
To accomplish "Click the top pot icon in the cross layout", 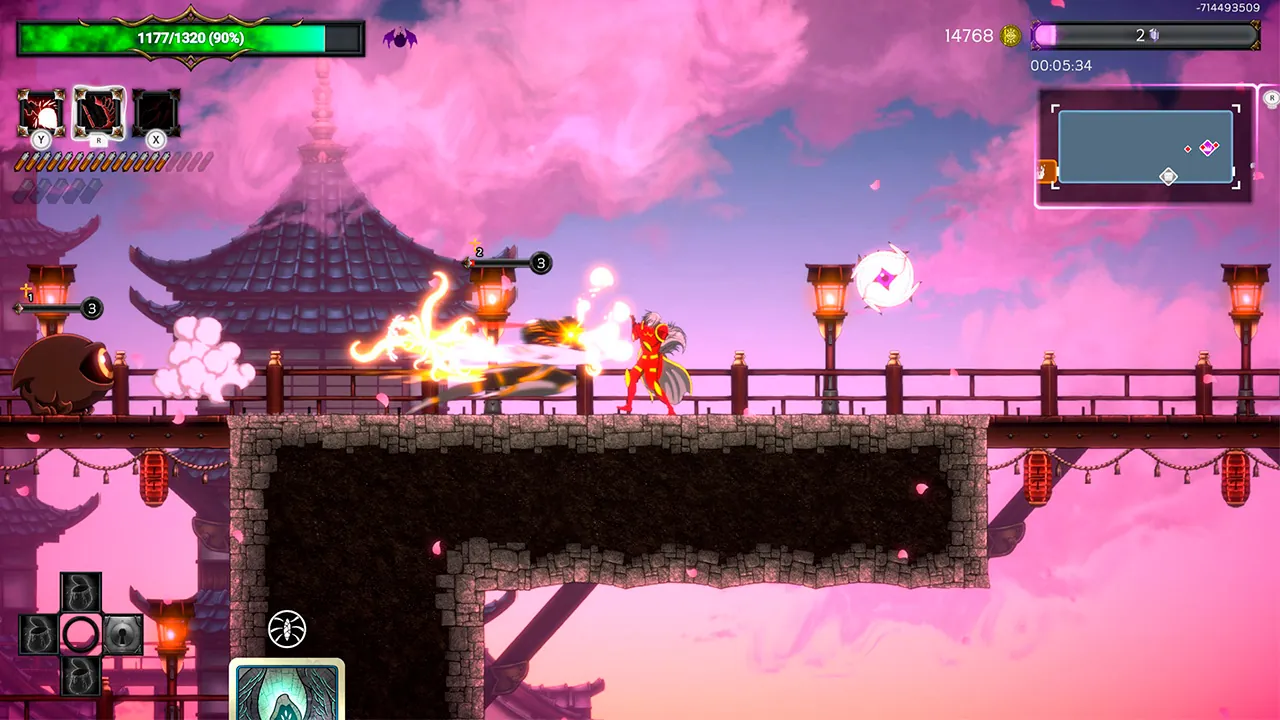I will point(81,591).
